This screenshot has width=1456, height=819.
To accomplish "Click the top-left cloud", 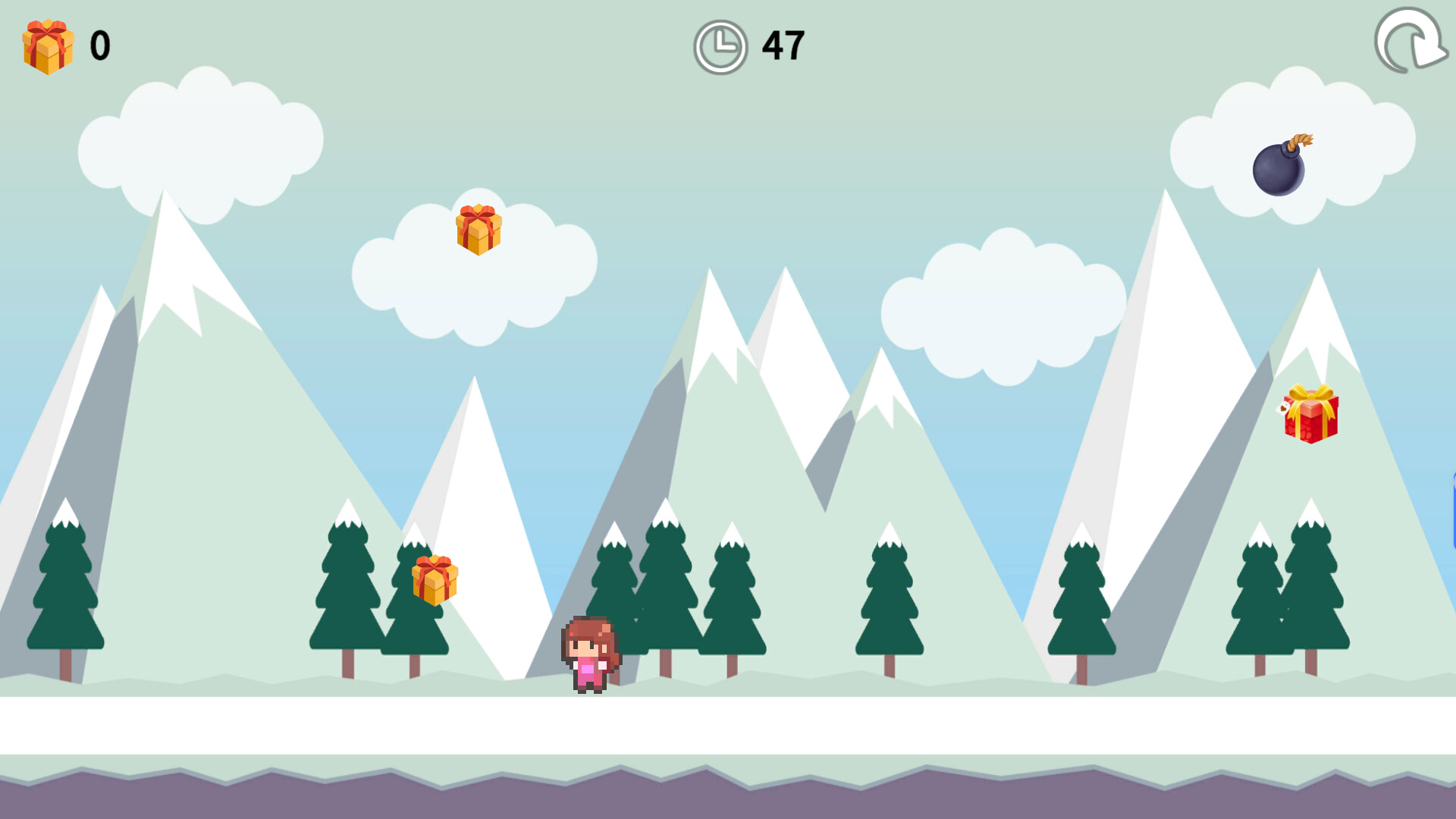I will pyautogui.click(x=201, y=140).
